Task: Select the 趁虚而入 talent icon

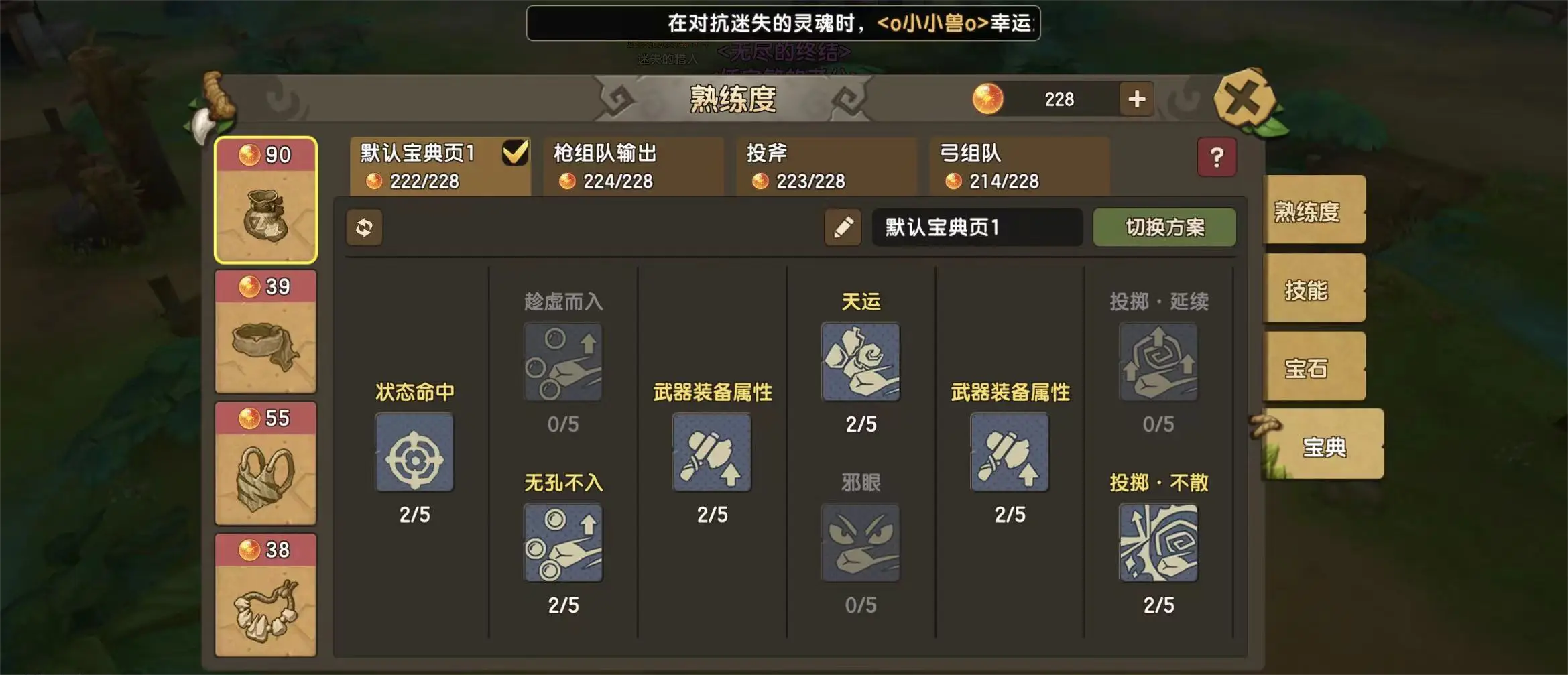Action: pyautogui.click(x=563, y=362)
